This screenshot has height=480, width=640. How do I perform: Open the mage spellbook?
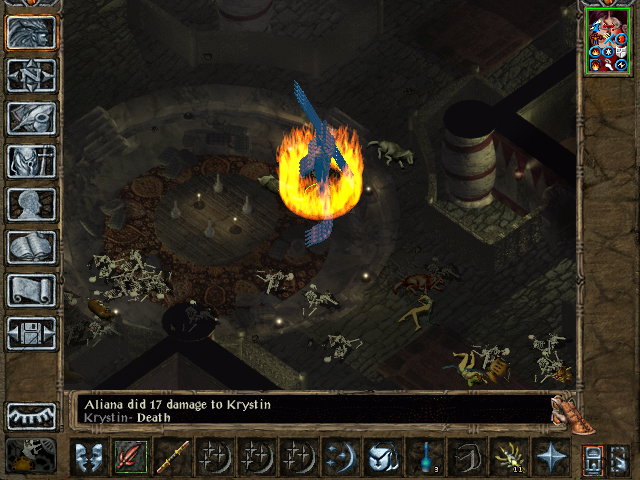31,247
